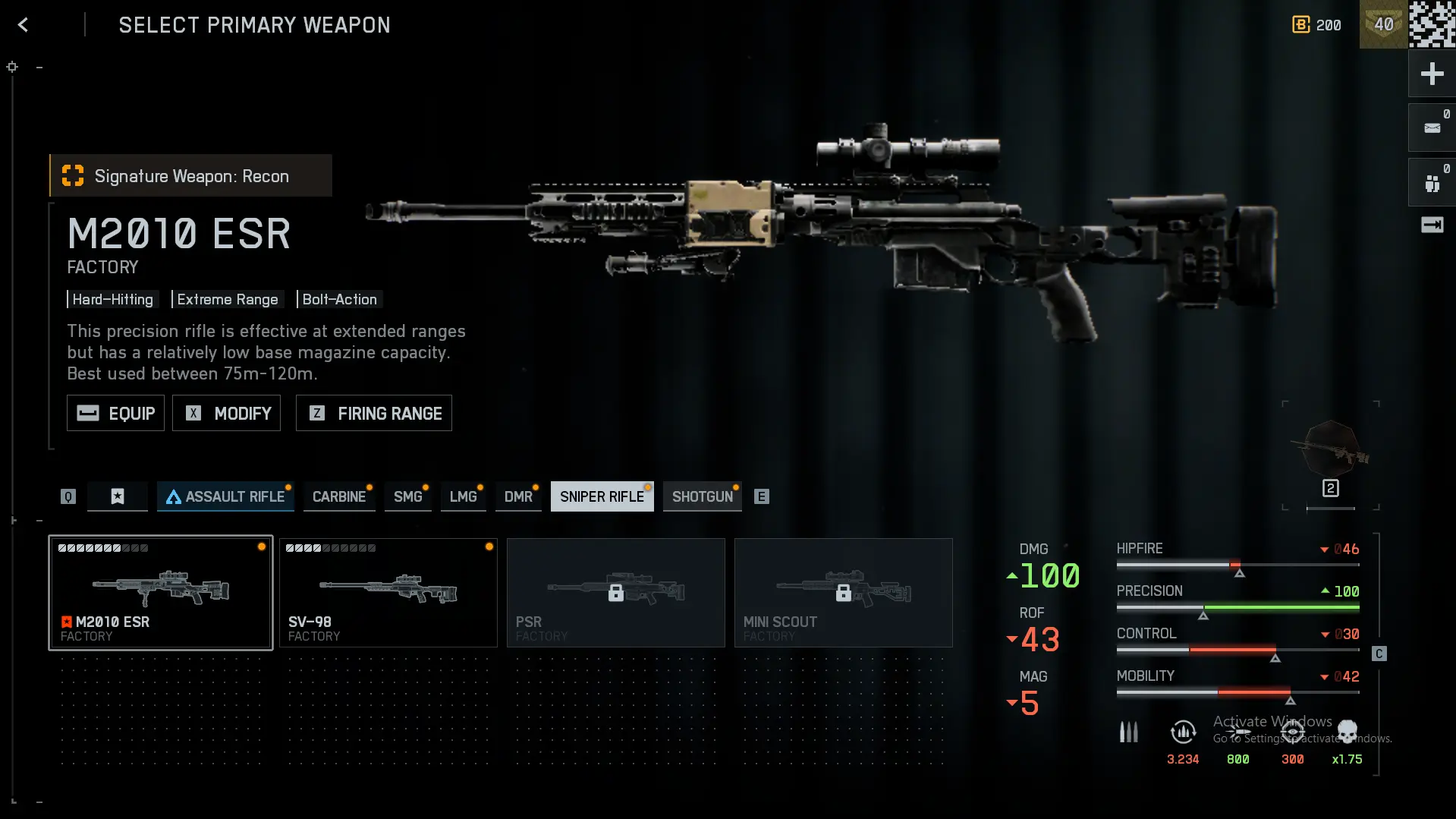Open the envelope notifications icon

point(1432,128)
